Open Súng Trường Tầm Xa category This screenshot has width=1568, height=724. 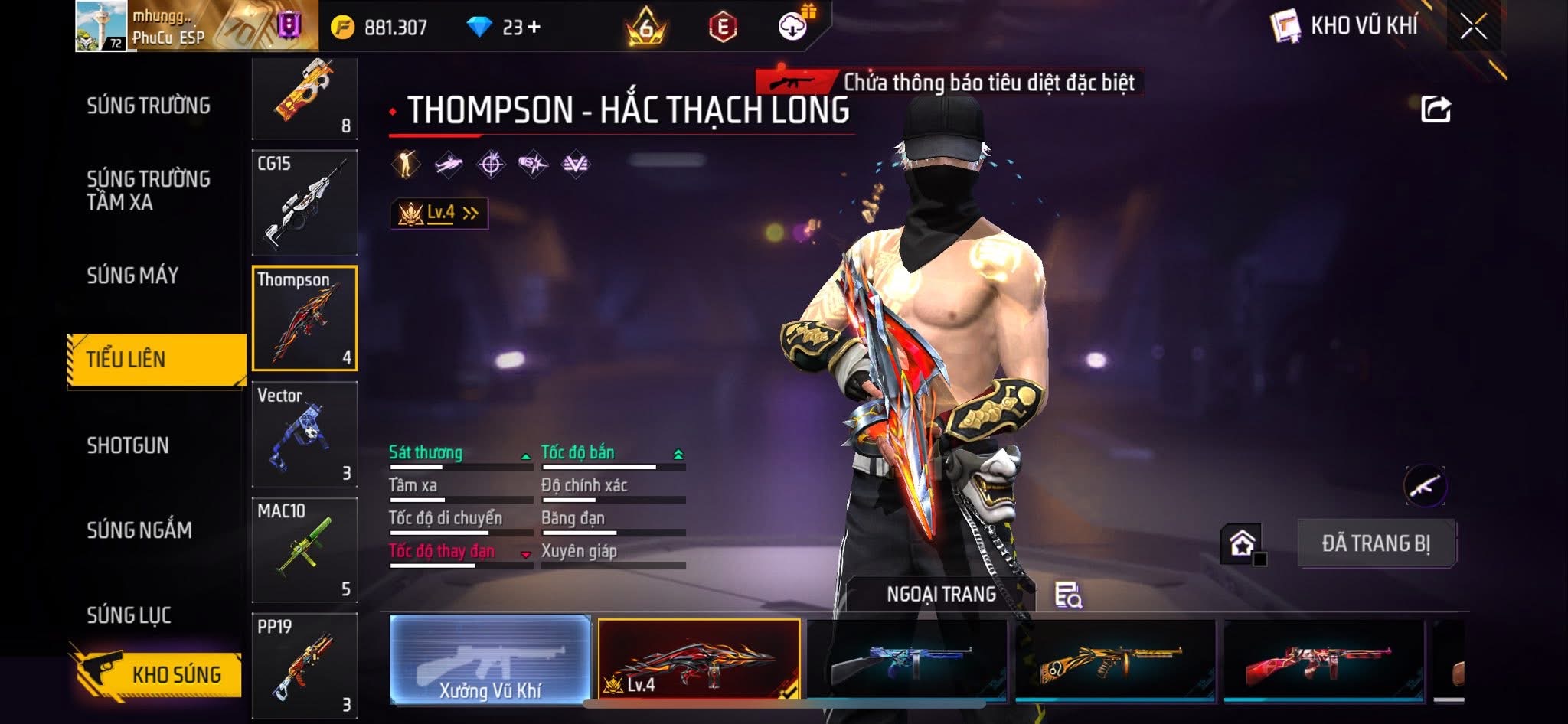point(149,191)
